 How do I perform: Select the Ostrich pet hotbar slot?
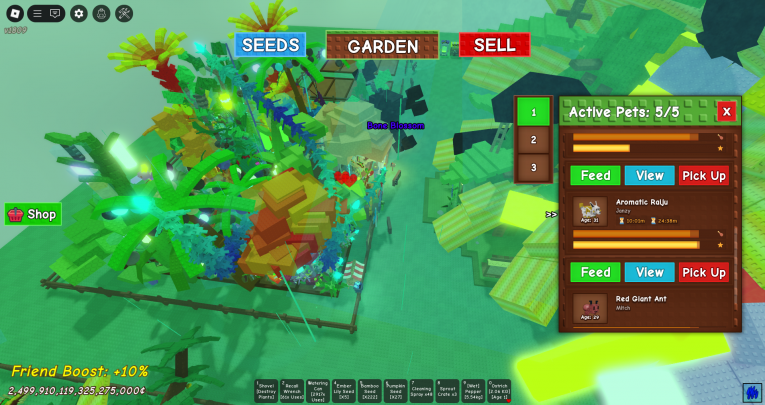(x=499, y=391)
